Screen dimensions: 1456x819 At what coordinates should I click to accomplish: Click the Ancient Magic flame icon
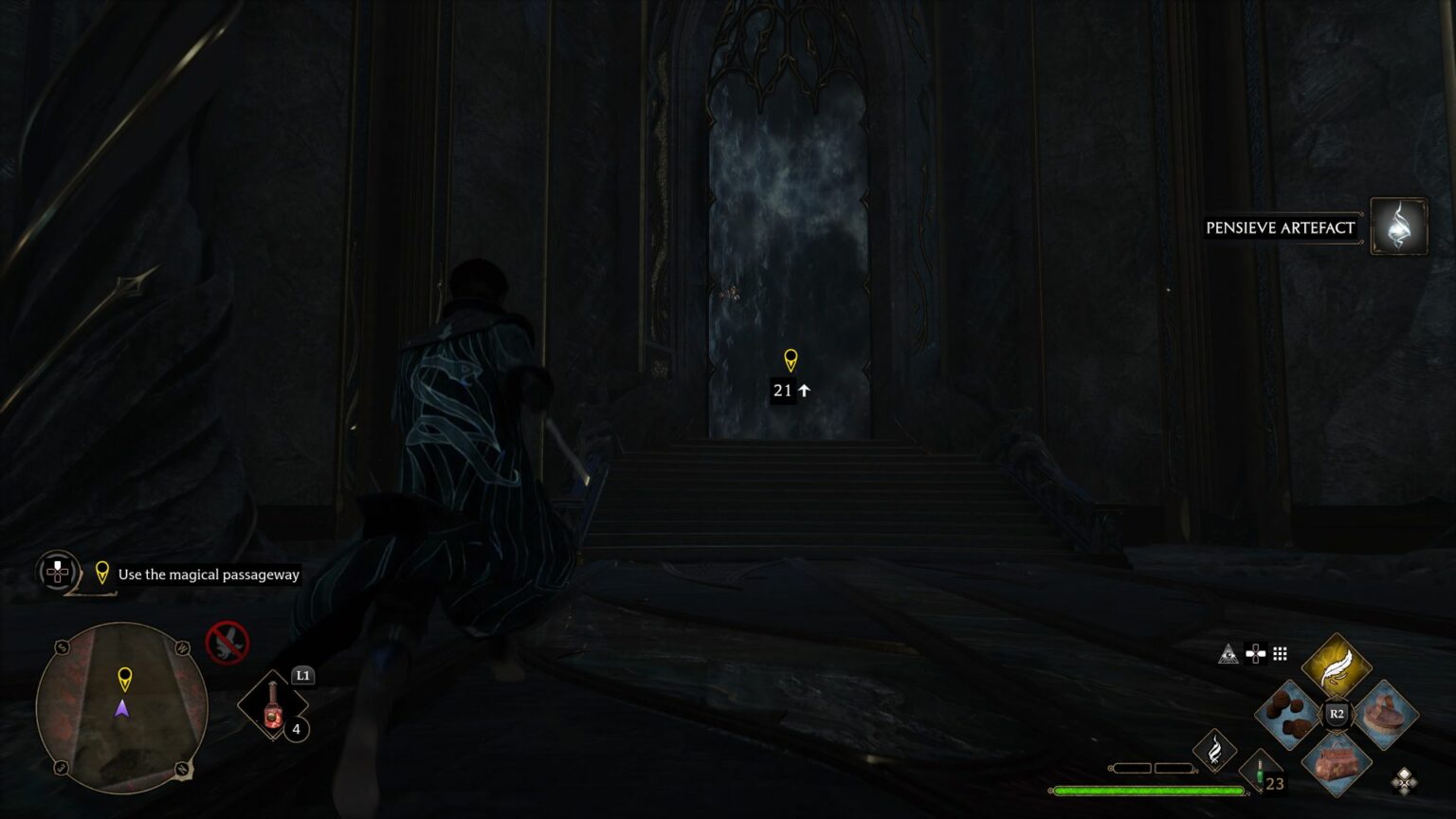[x=1216, y=749]
